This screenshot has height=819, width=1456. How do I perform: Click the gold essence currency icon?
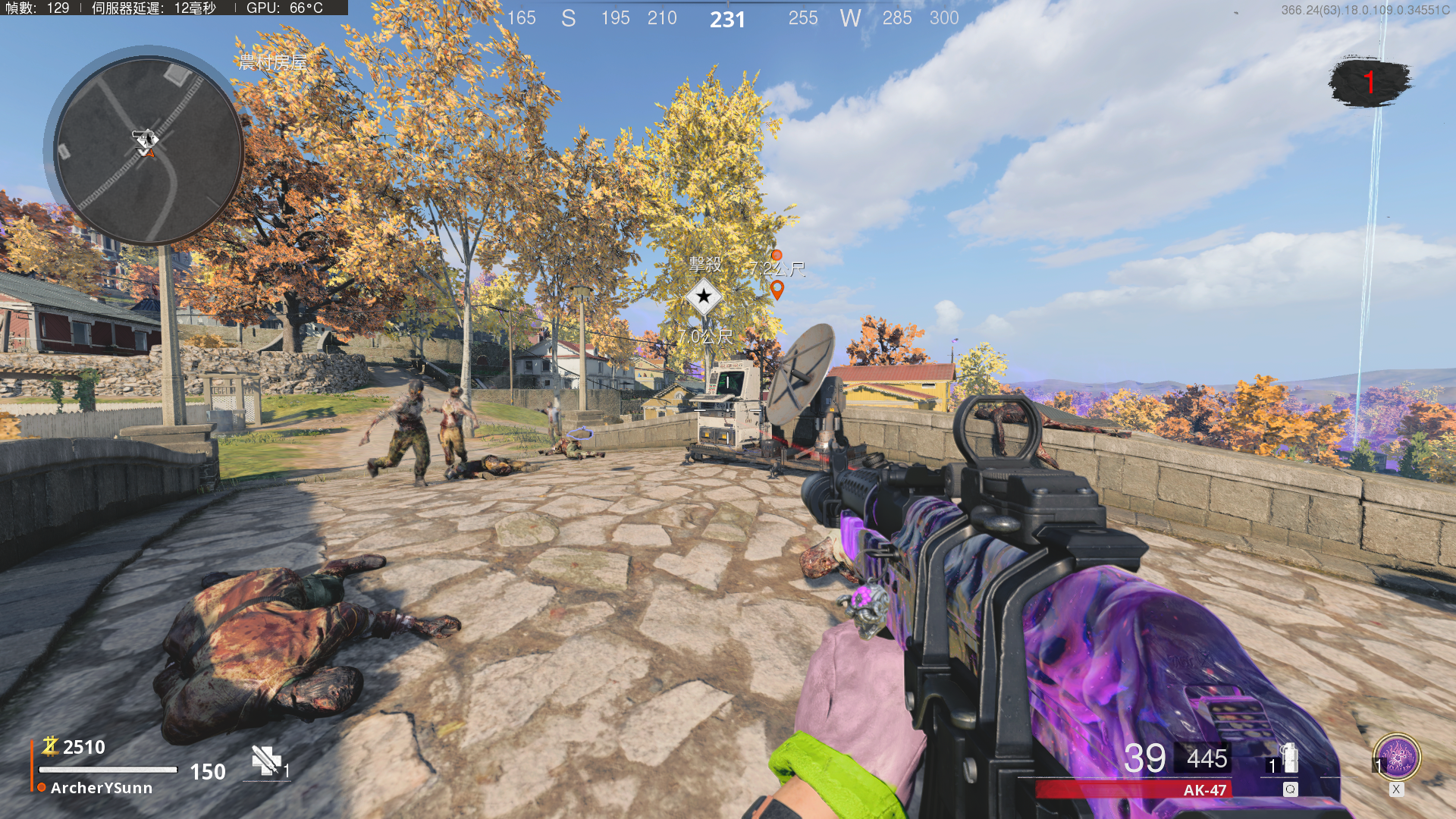pyautogui.click(x=50, y=747)
